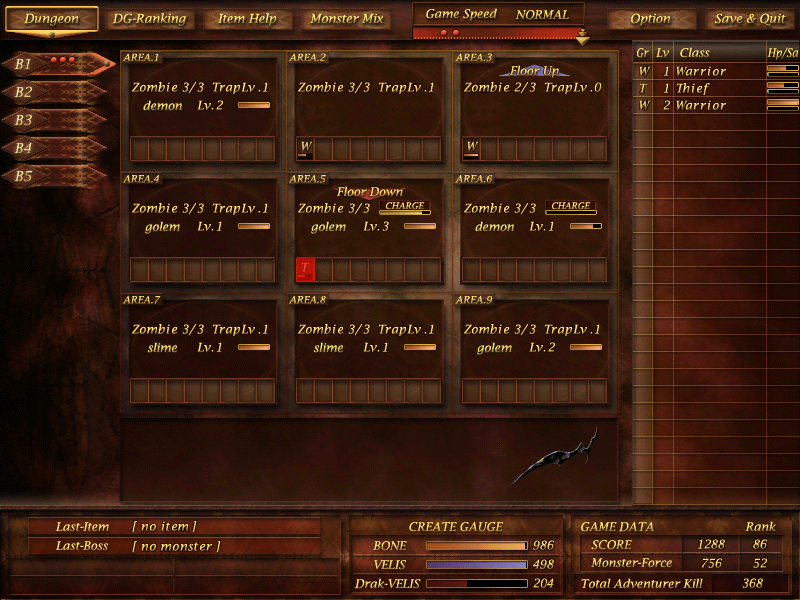Screen dimensions: 800x600
Task: Open the Option menu
Action: tap(651, 19)
